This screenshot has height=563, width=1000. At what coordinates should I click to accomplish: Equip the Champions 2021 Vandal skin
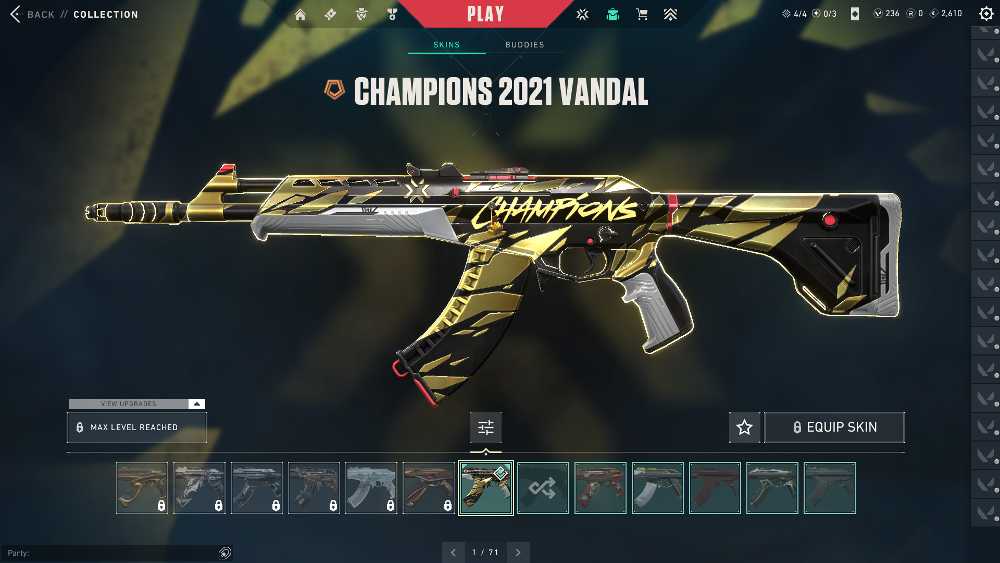coord(834,427)
